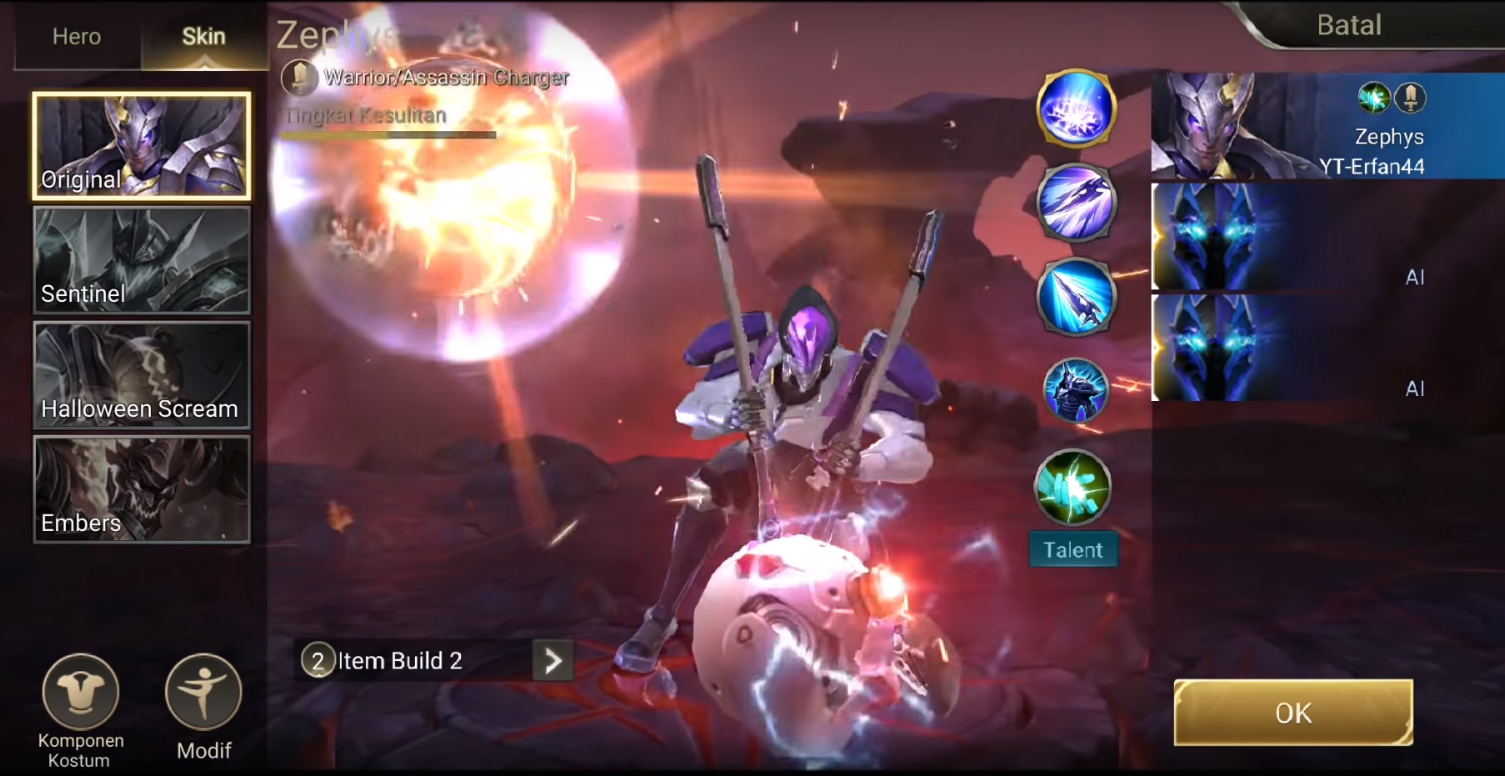Inspect the armored hero passive icon

point(1076,390)
